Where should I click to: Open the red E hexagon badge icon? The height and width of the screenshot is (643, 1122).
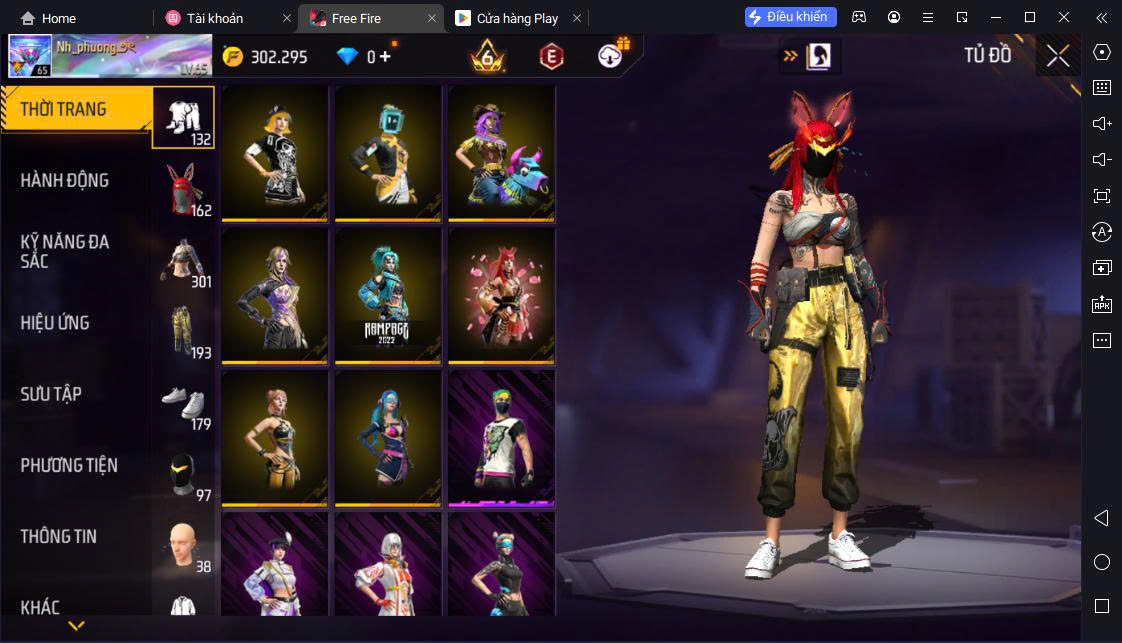[x=550, y=57]
